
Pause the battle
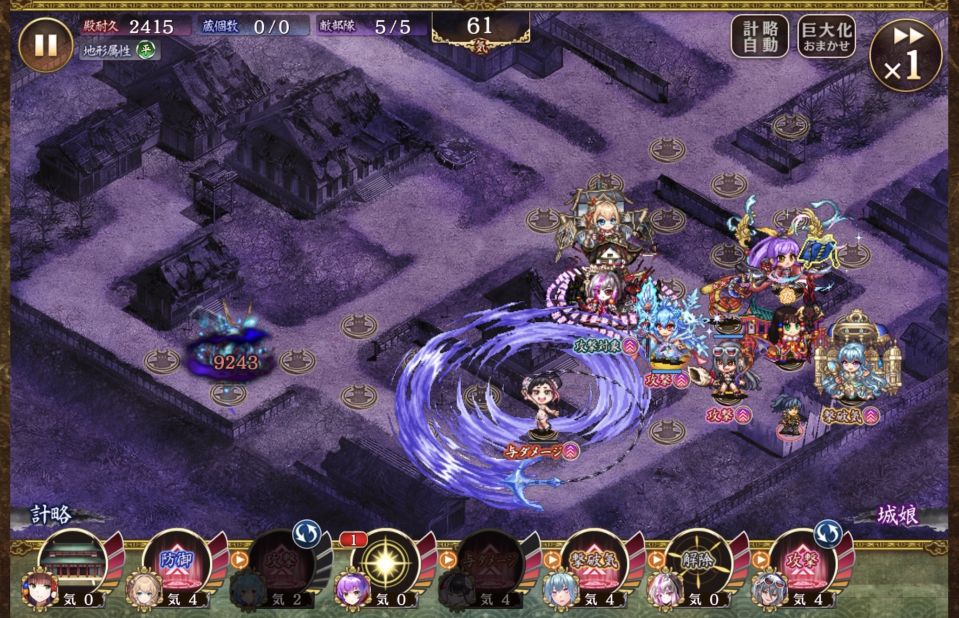point(45,46)
